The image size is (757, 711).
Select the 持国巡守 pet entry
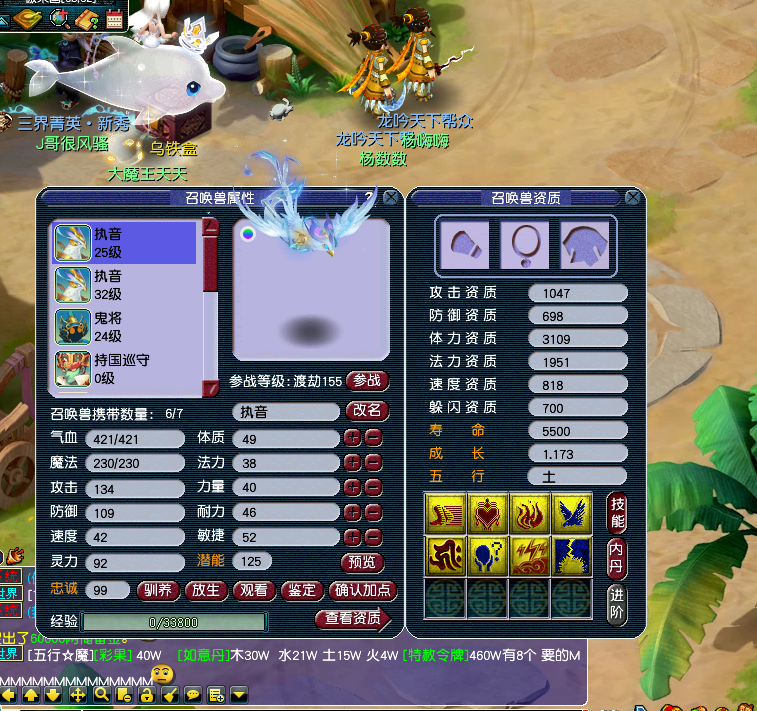click(124, 368)
